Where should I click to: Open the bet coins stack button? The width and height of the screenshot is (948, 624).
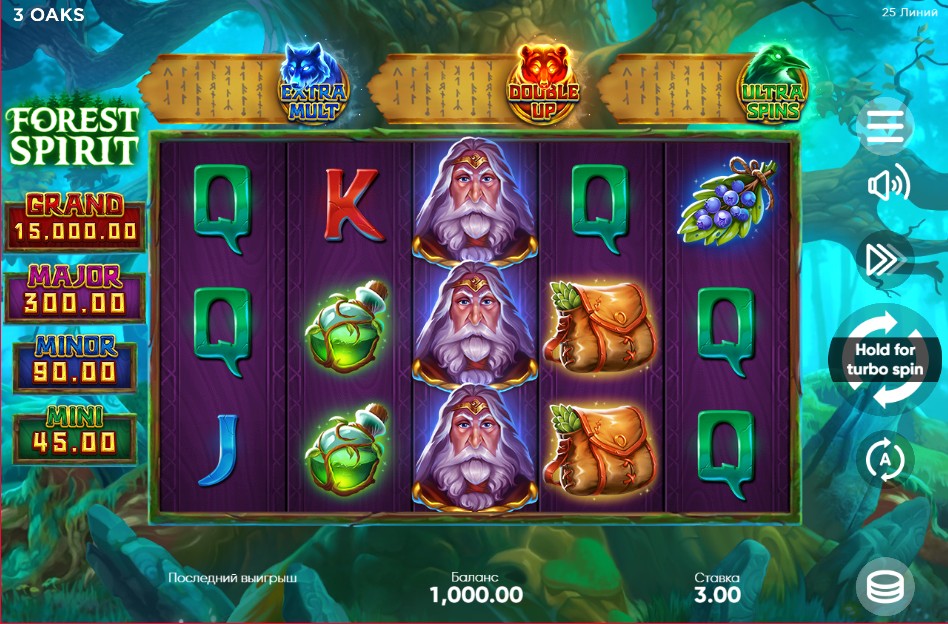(x=885, y=587)
